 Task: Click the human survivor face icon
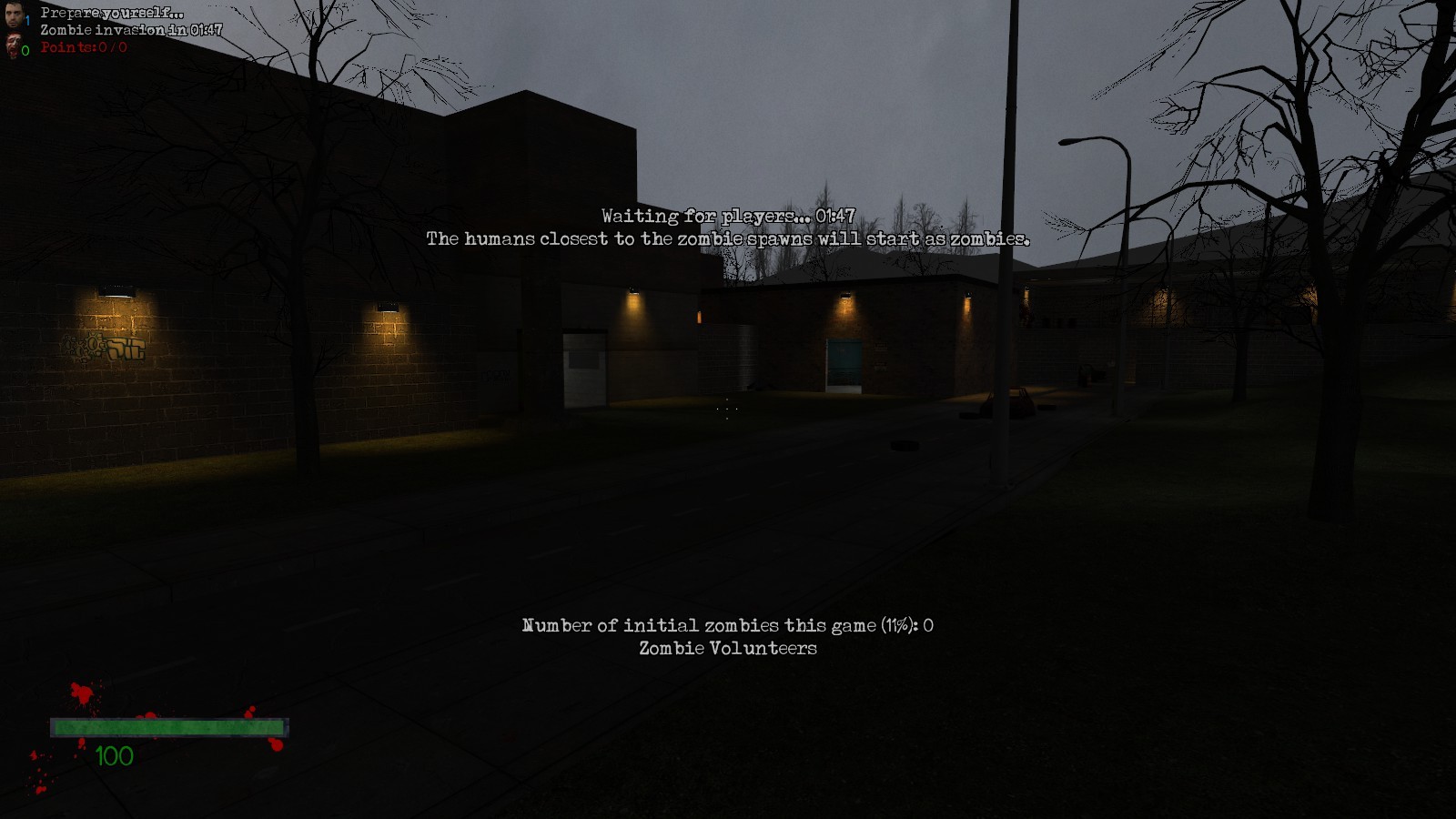[x=13, y=15]
